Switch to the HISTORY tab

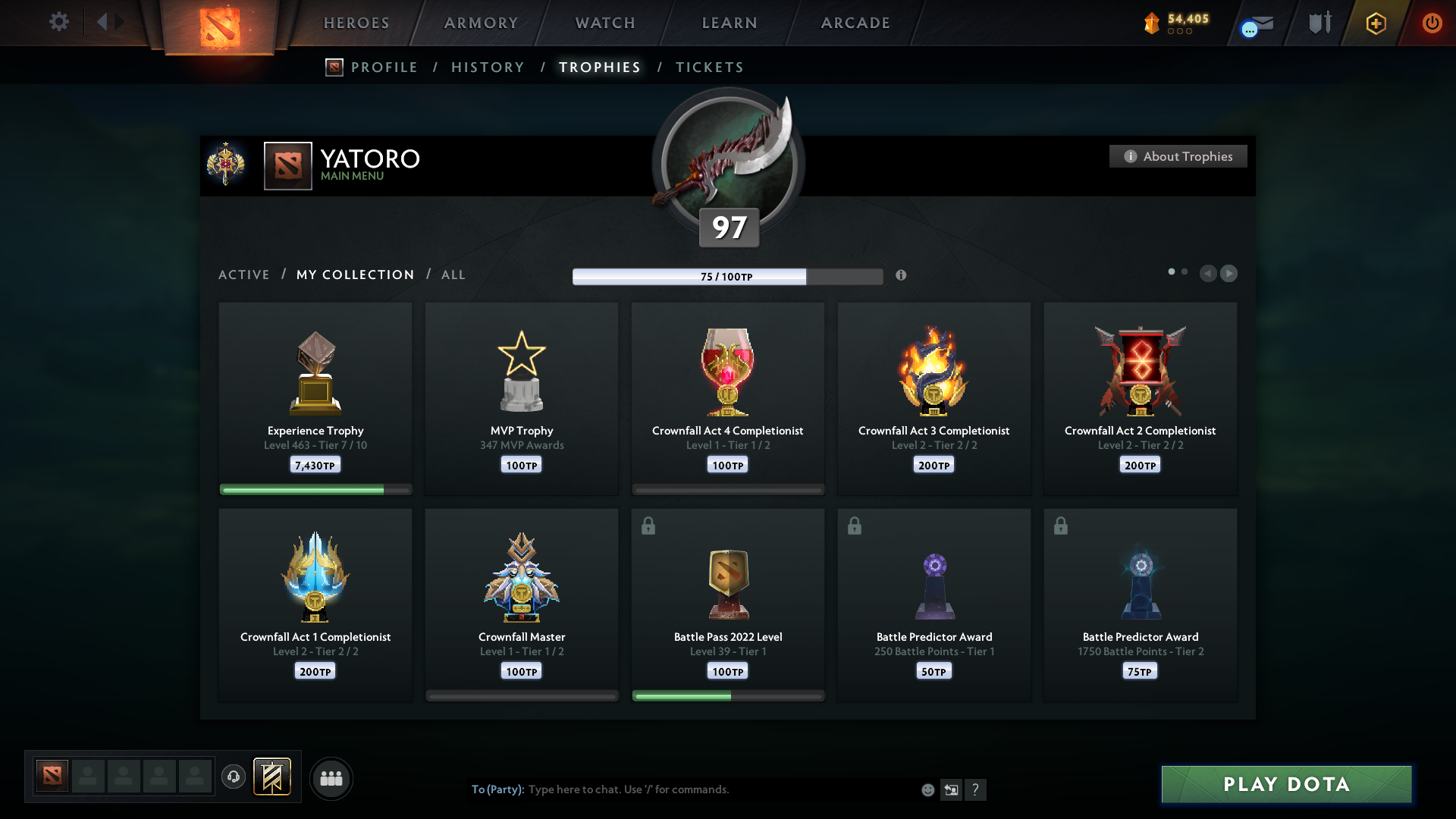[x=487, y=67]
